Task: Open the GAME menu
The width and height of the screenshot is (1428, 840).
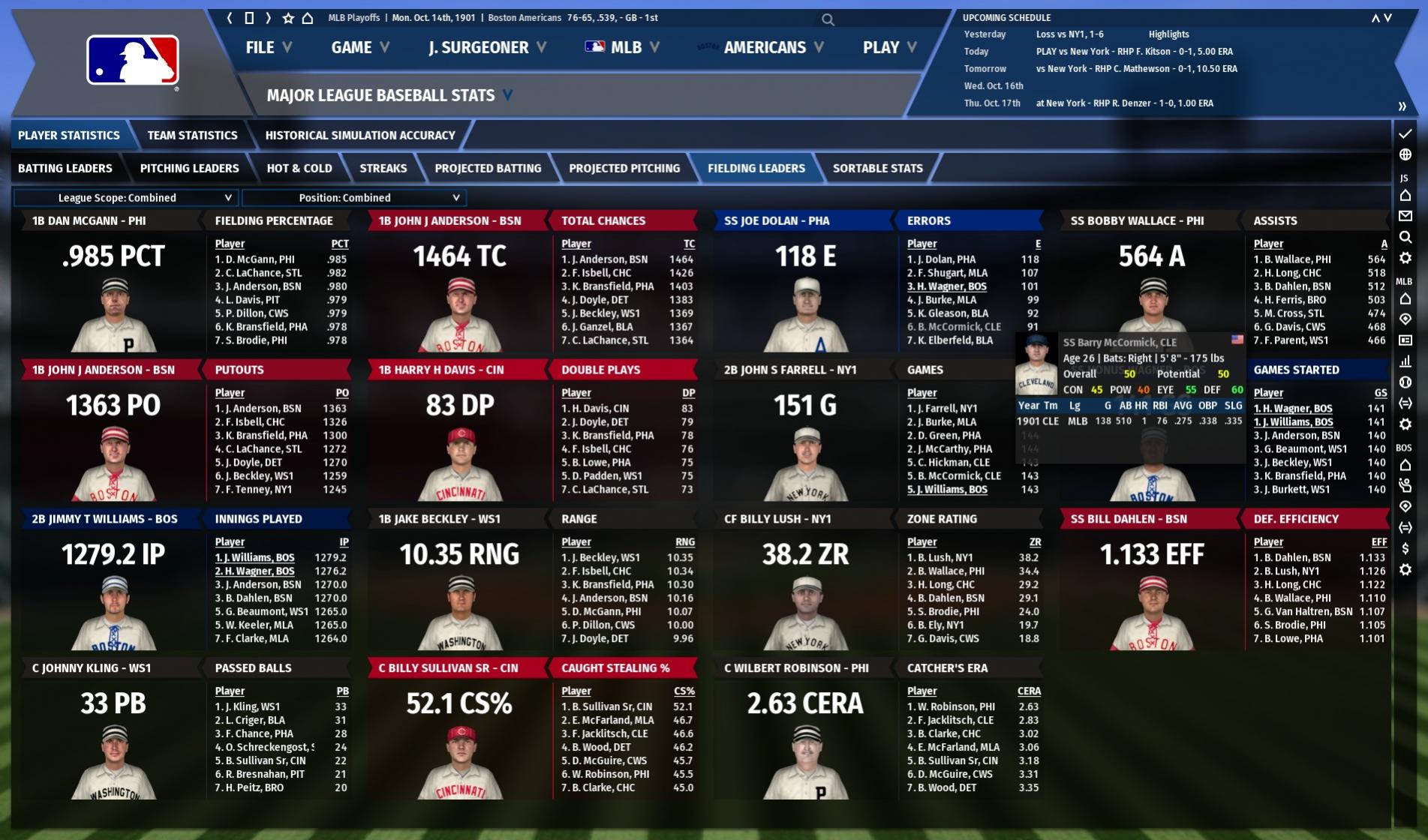Action: [x=359, y=48]
